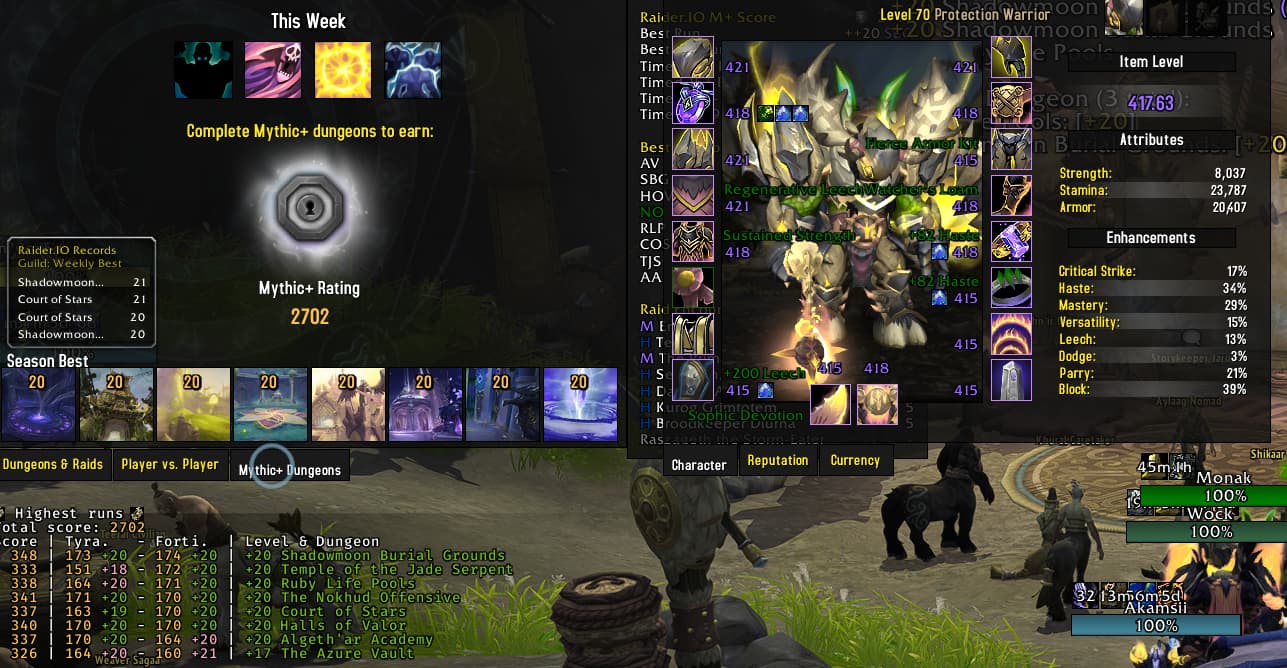1287x668 pixels.
Task: Click the green spiked ring slot
Action: [x=1011, y=287]
